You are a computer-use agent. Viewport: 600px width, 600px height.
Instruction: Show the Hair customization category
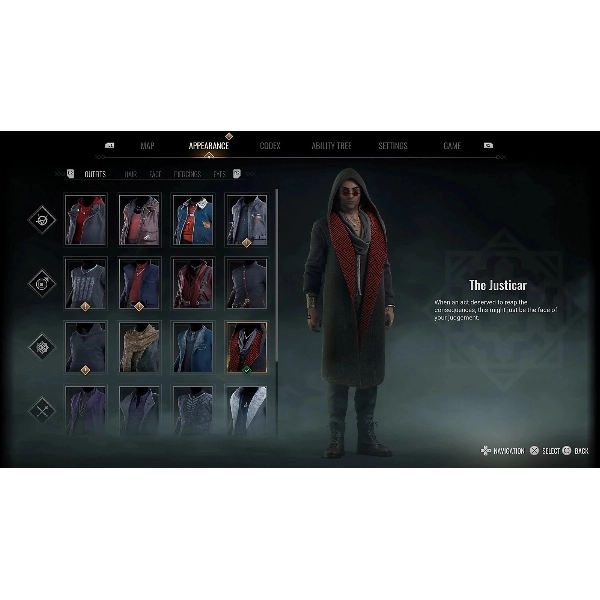click(x=131, y=174)
